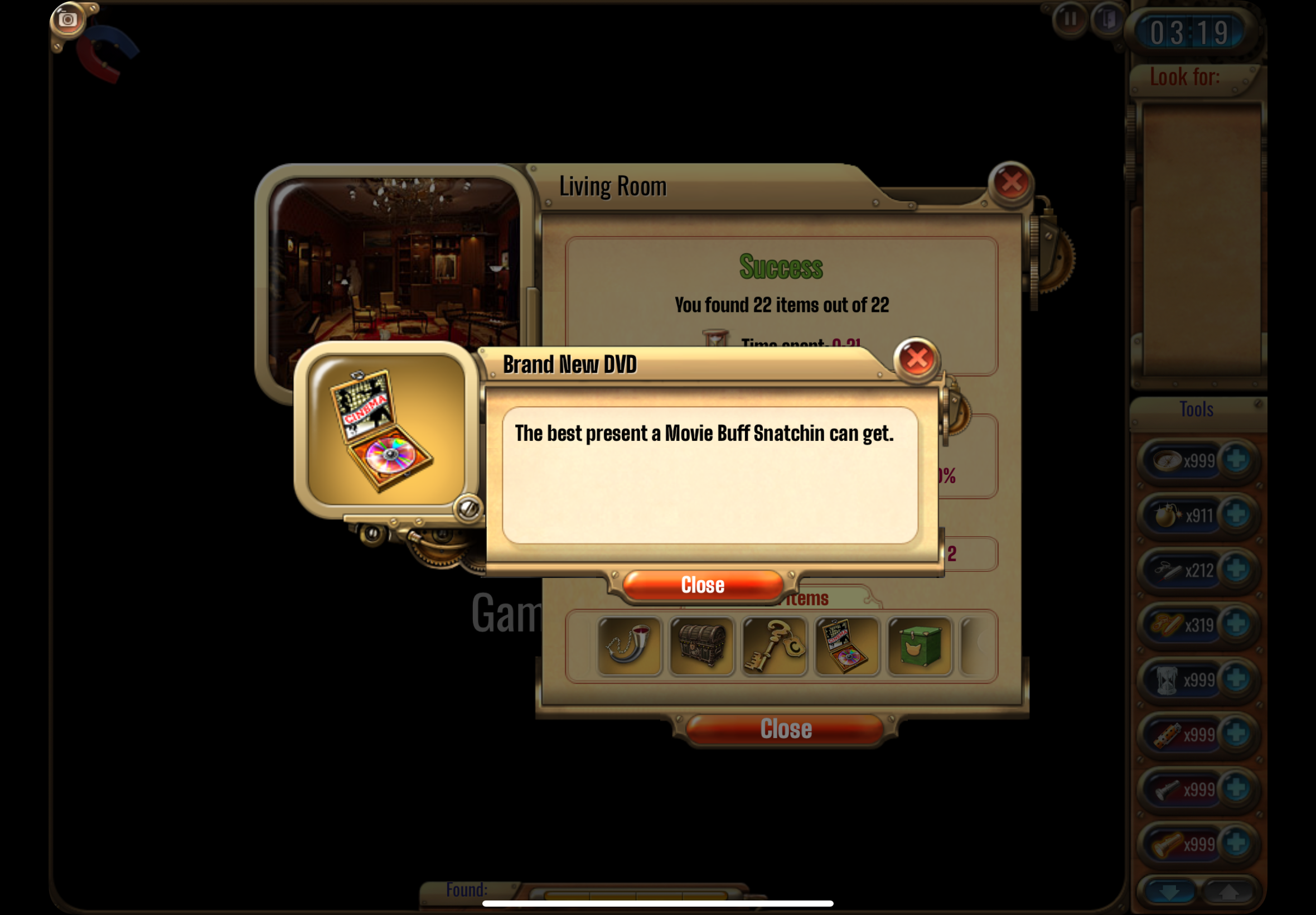Use the dark flashlight tool

tap(1167, 790)
